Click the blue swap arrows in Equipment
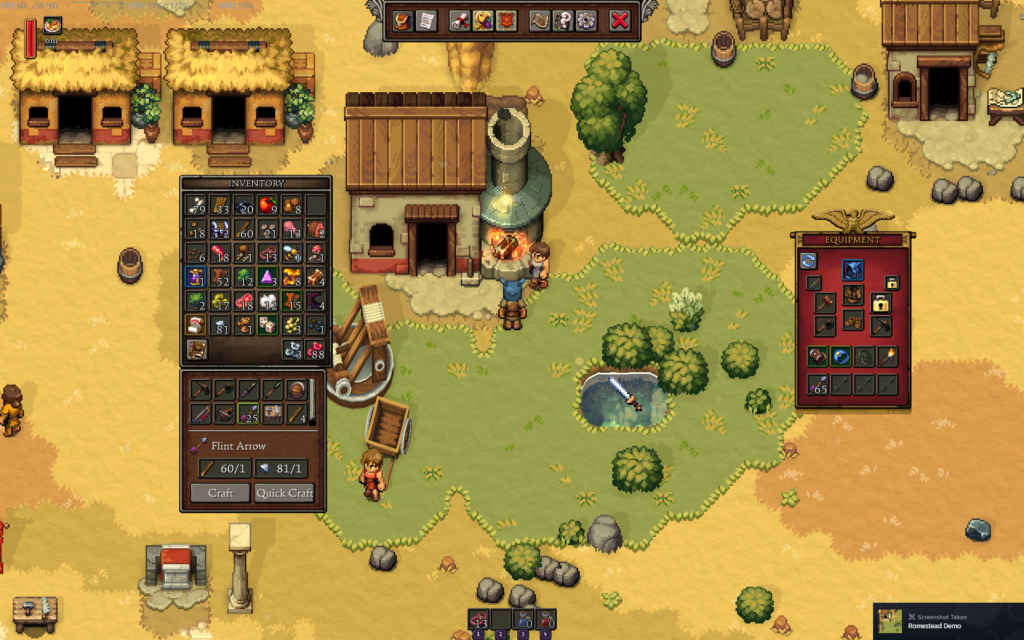The height and width of the screenshot is (640, 1024). point(808,261)
